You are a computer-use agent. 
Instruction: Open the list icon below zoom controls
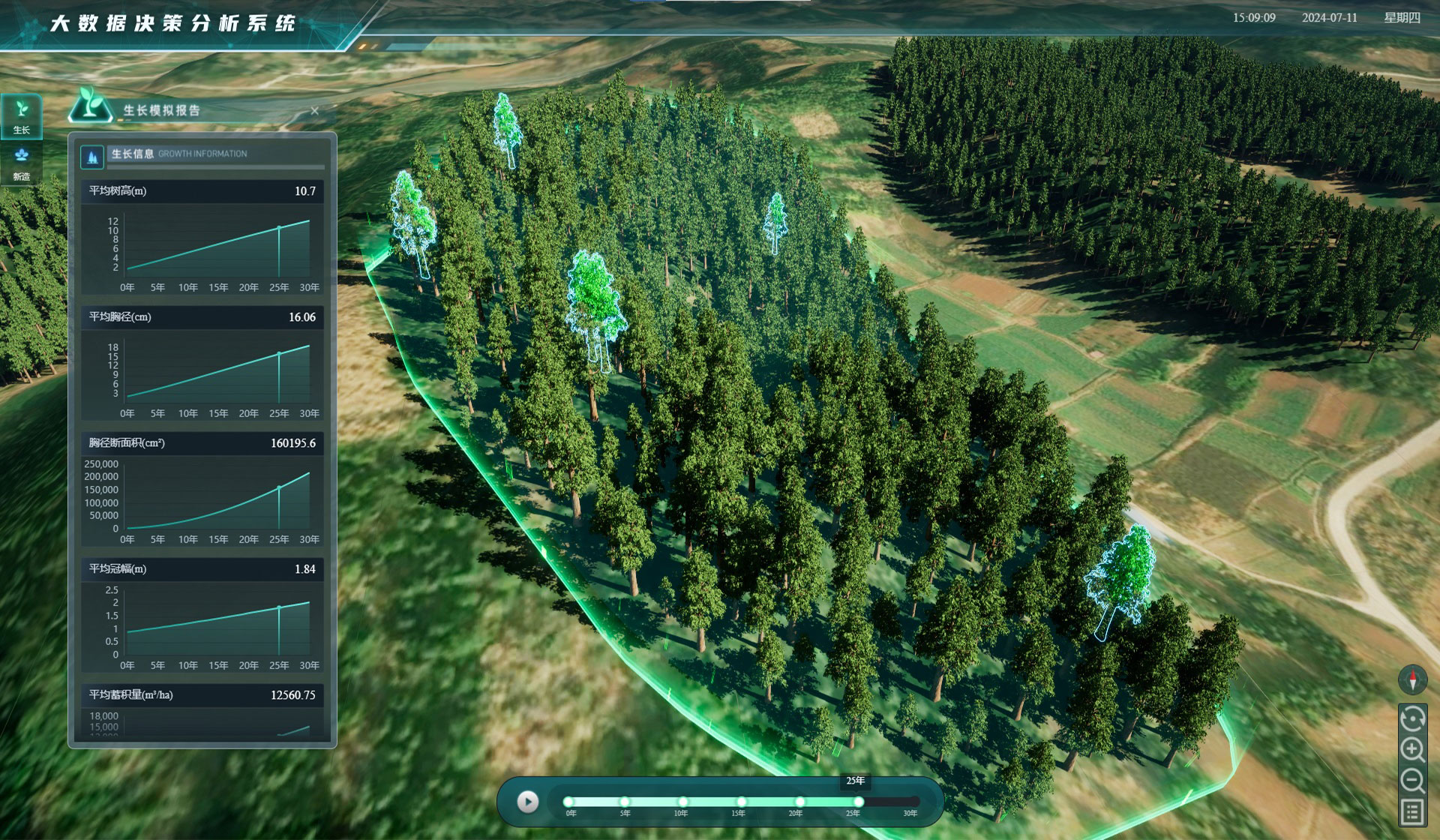1412,811
